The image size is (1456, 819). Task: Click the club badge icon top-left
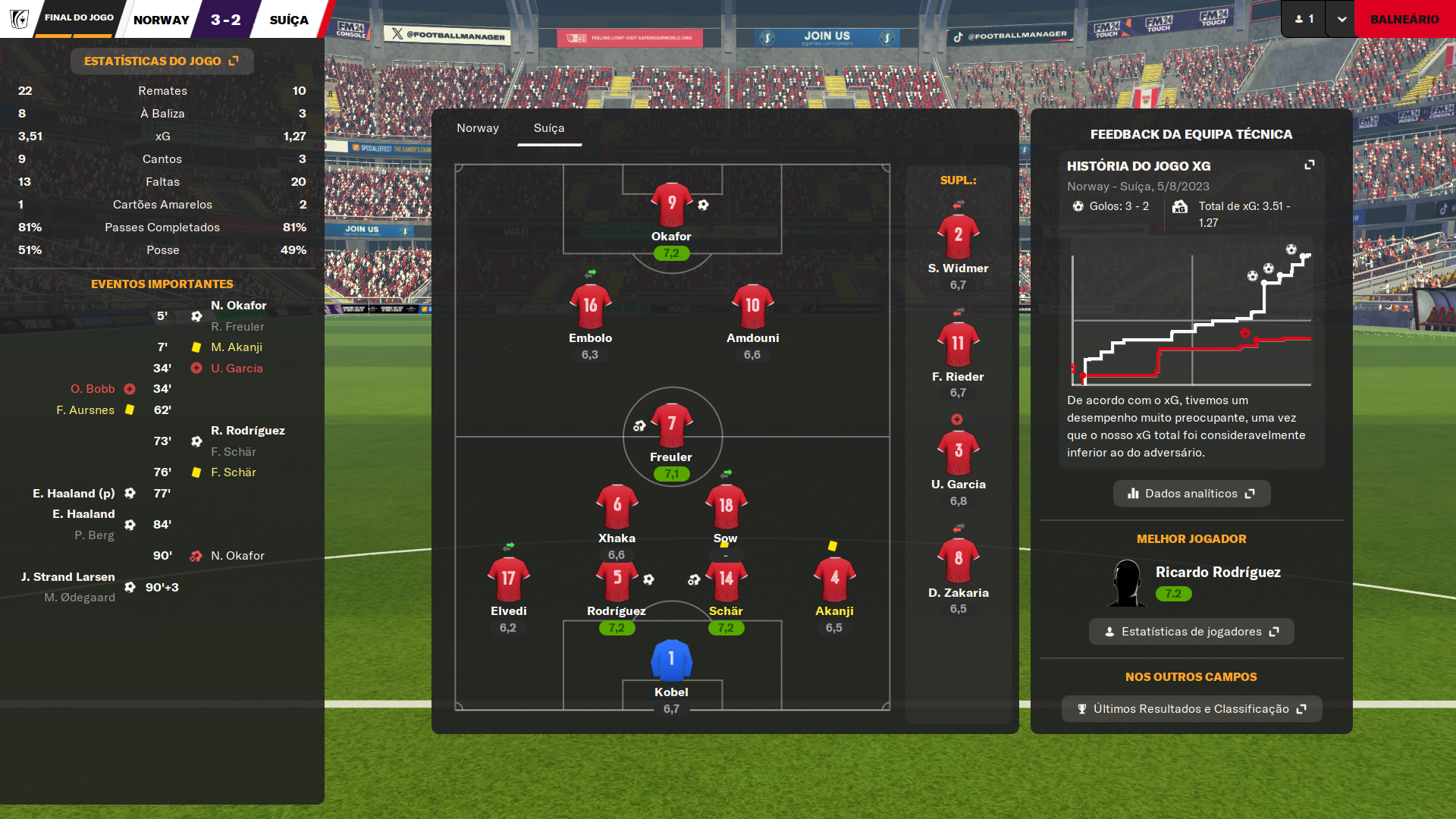[x=19, y=19]
